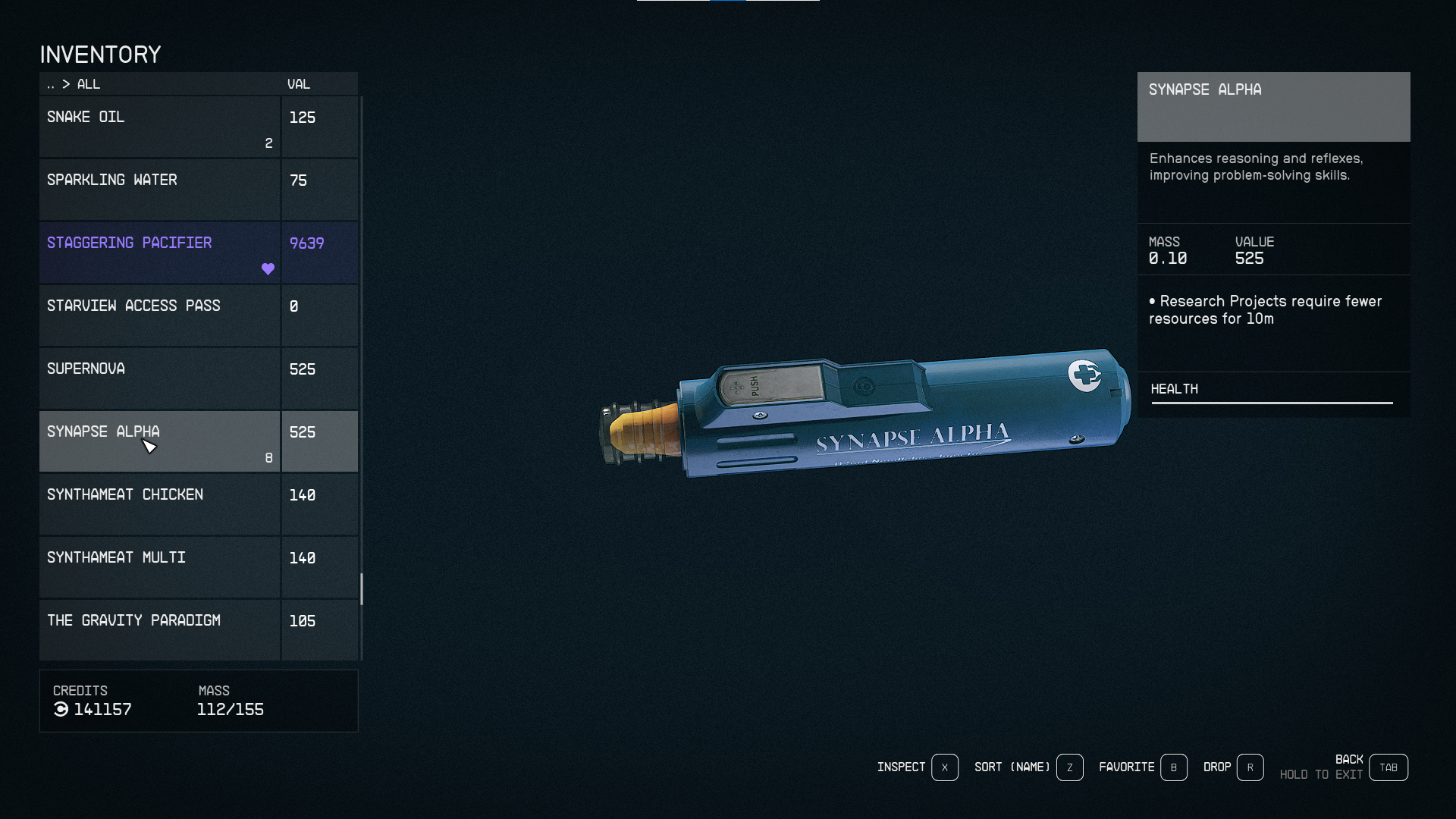The height and width of the screenshot is (819, 1456).
Task: Click the R key prompt for Drop
Action: tap(1250, 767)
